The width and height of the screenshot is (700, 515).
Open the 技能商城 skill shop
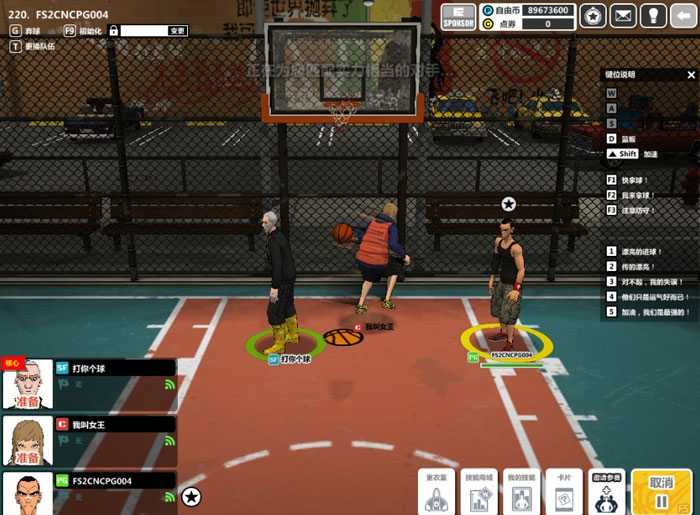pos(479,491)
